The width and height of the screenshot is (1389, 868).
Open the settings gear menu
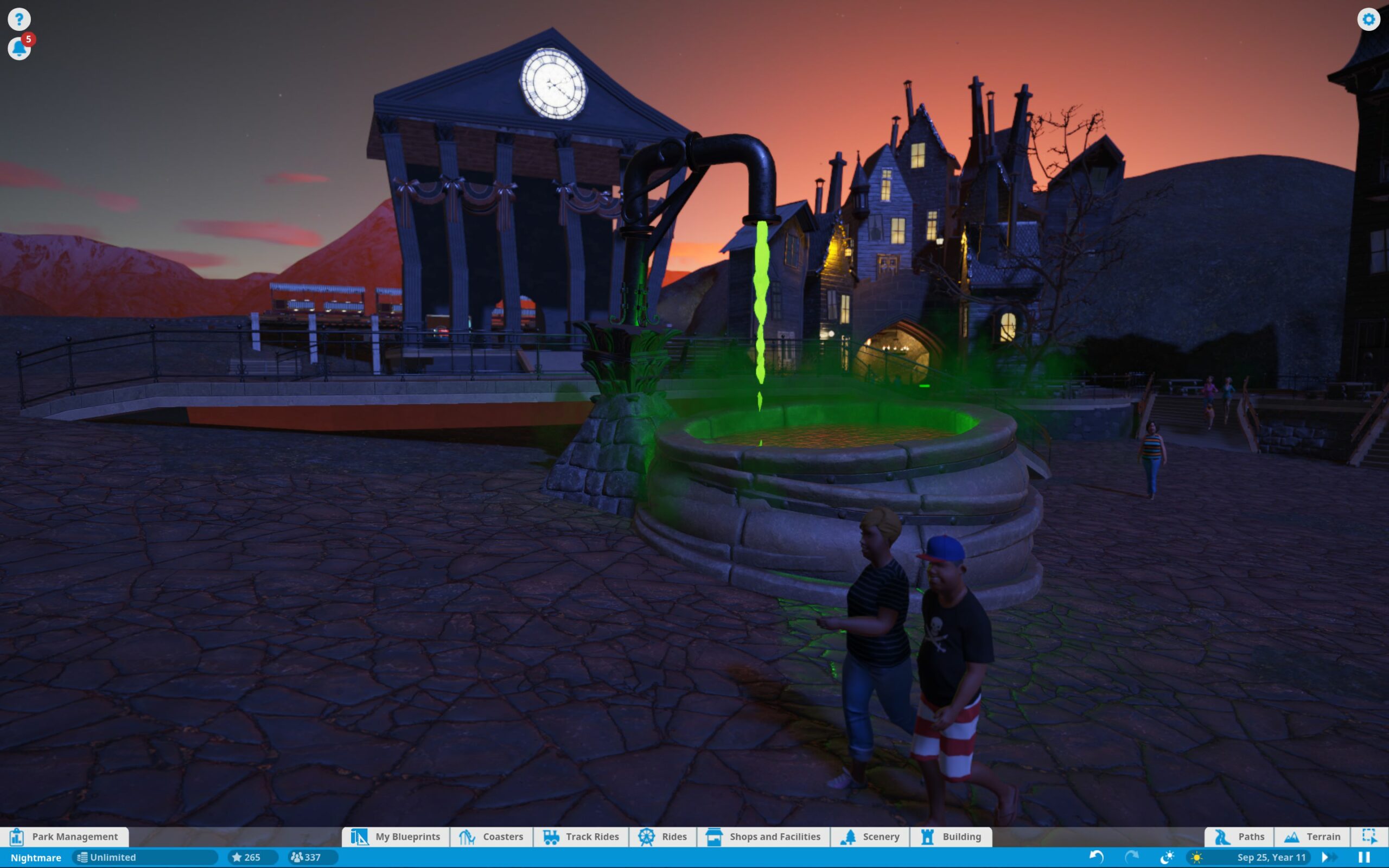click(x=1368, y=20)
